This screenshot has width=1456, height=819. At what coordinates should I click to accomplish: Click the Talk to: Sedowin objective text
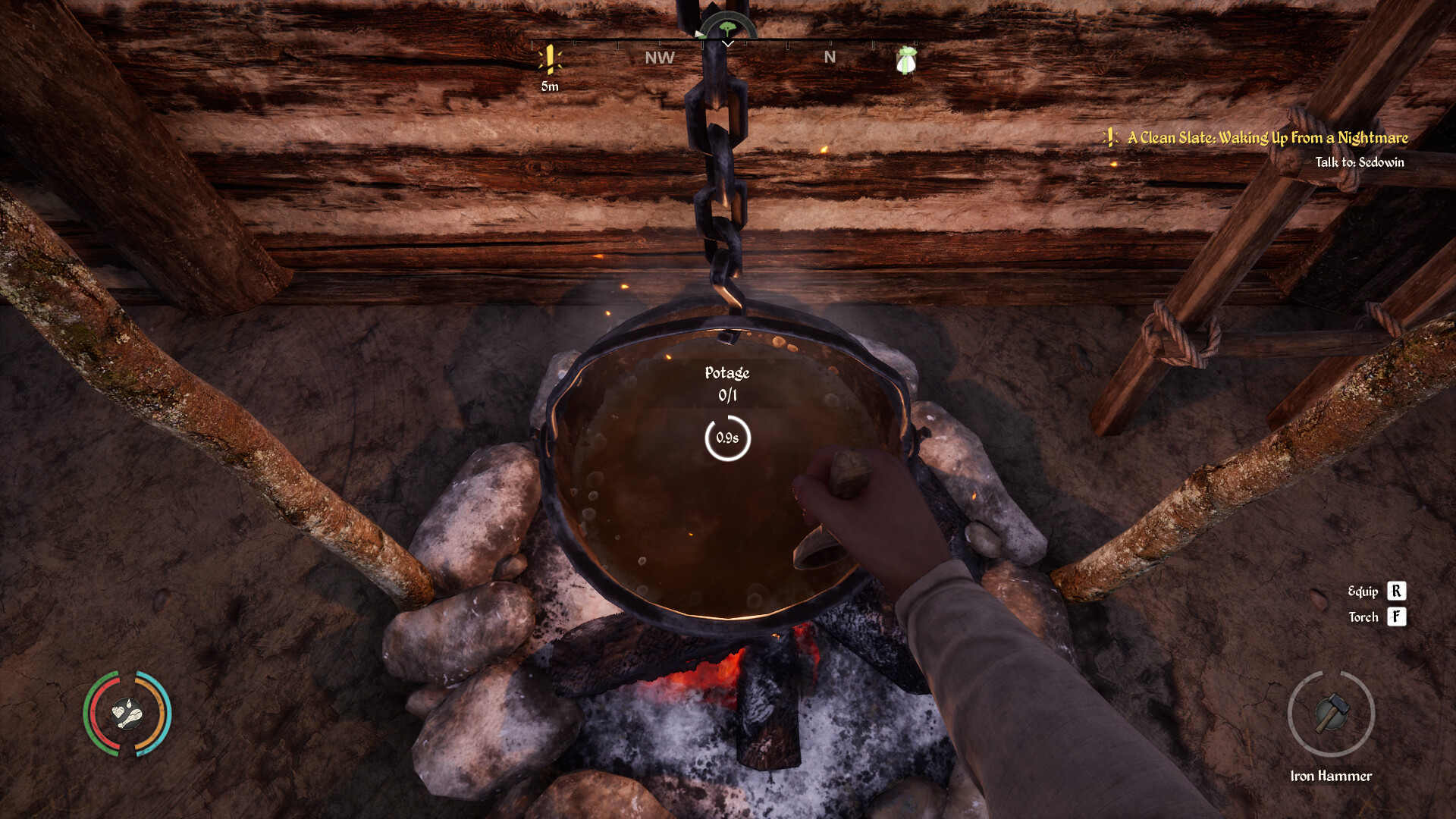1360,162
